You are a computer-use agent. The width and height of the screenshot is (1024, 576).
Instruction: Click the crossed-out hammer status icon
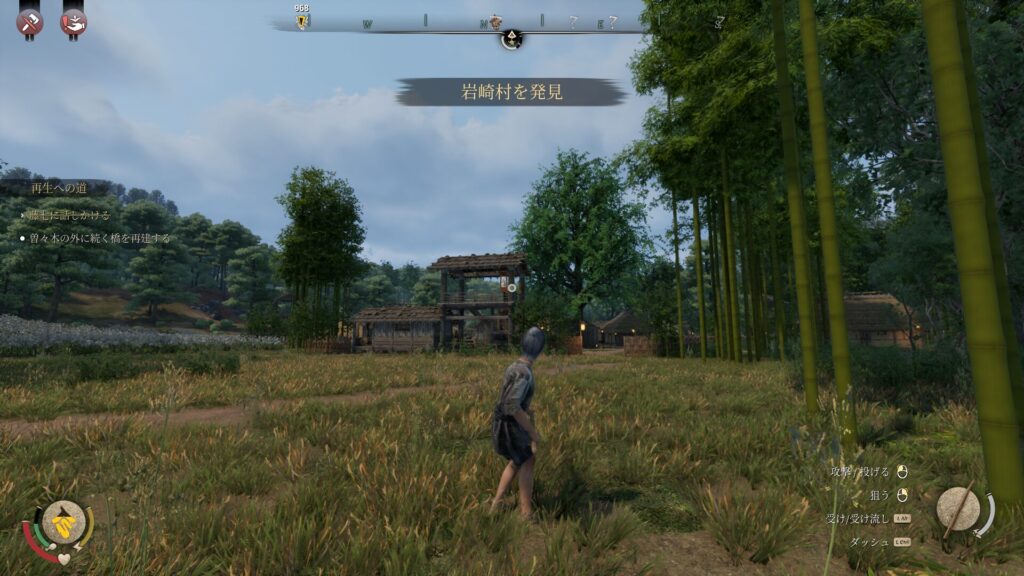tap(30, 21)
